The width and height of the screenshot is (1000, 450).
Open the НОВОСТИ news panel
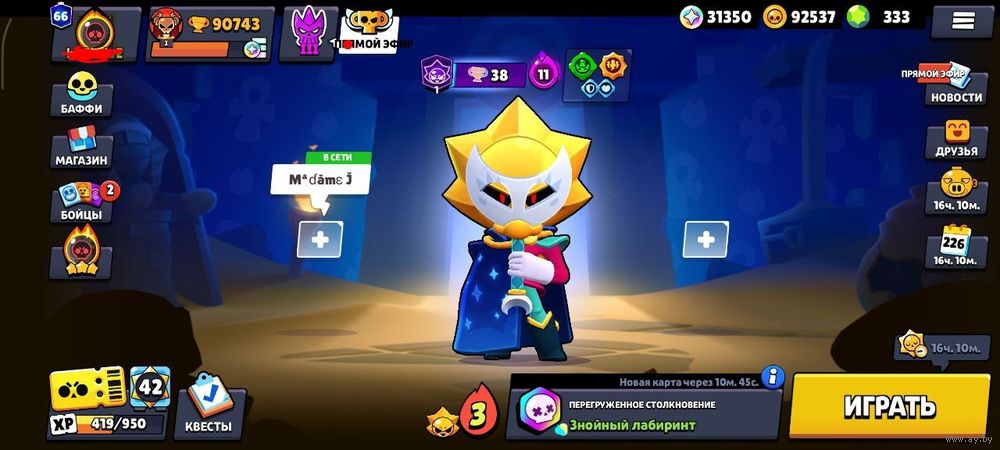(x=955, y=86)
